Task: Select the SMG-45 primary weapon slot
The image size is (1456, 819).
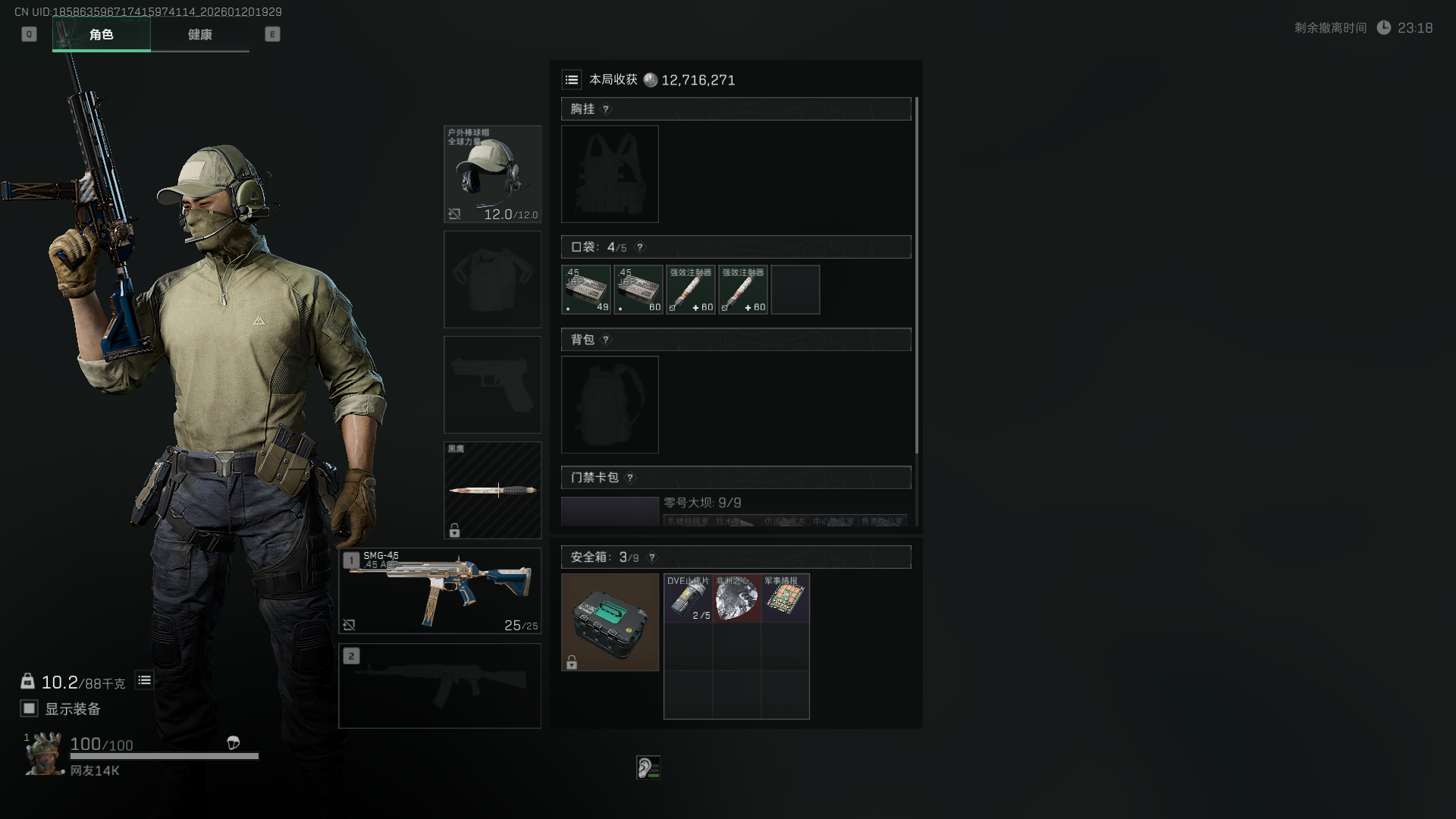Action: point(440,591)
